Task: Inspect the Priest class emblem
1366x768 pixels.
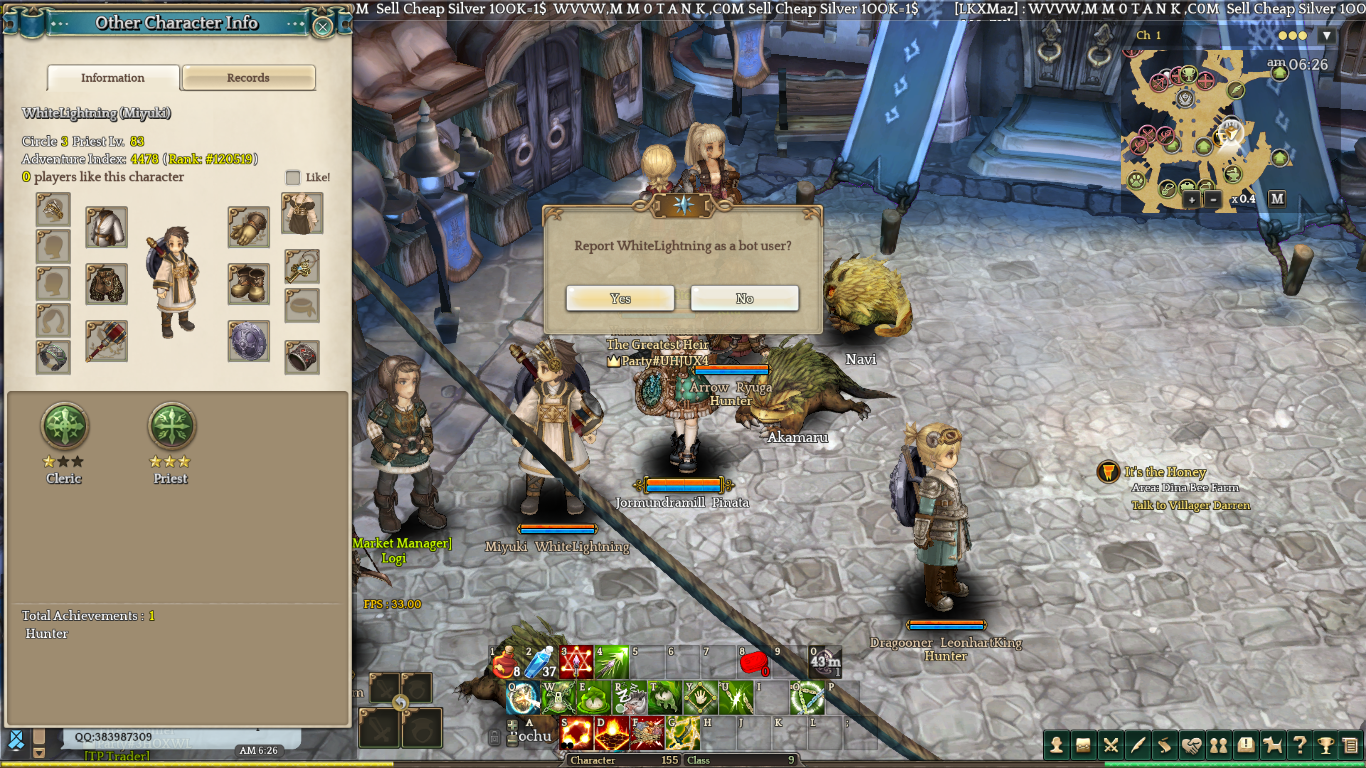Action: coord(171,427)
